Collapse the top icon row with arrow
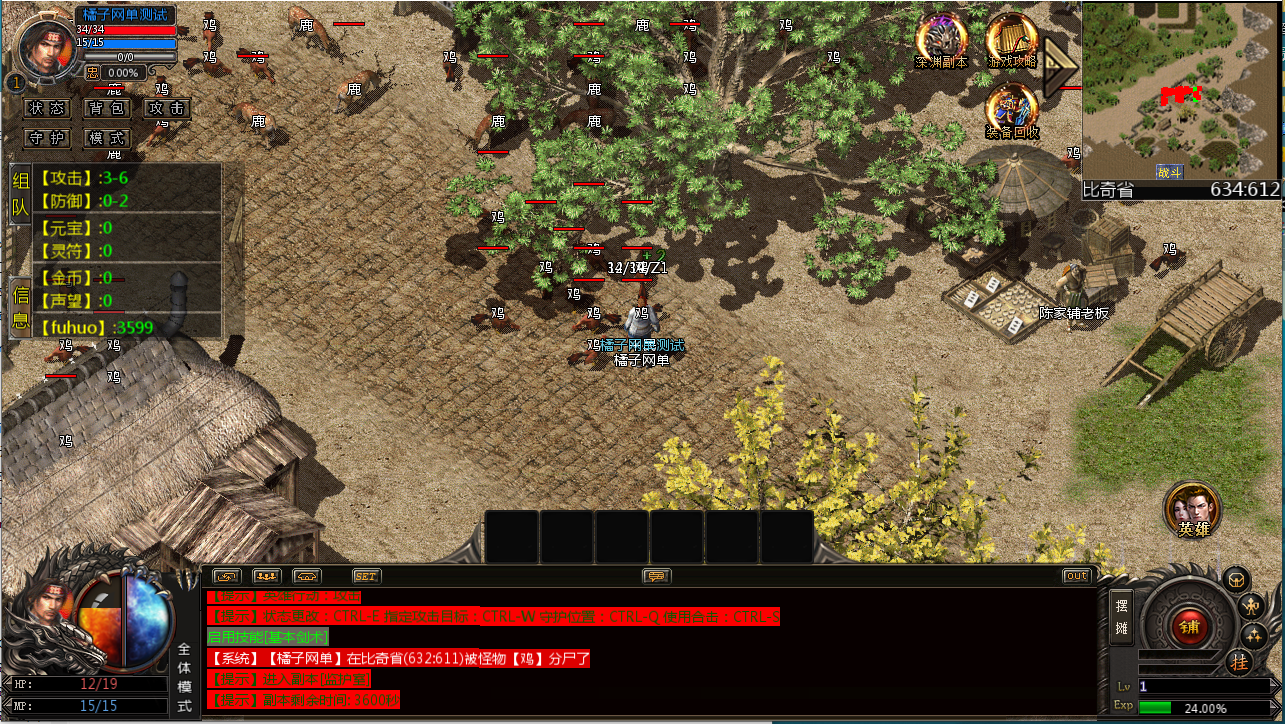The image size is (1285, 724). coord(1058,67)
